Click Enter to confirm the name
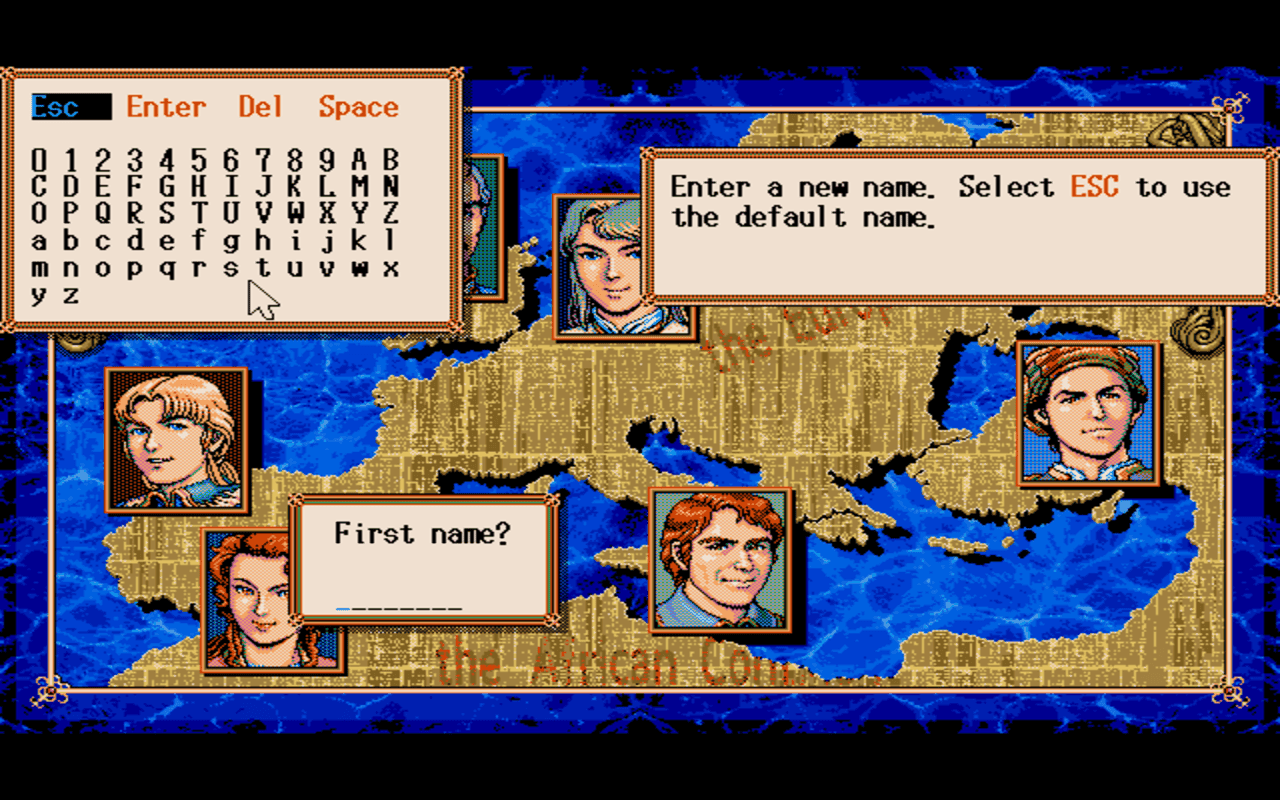Viewport: 1280px width, 800px height. [x=166, y=107]
